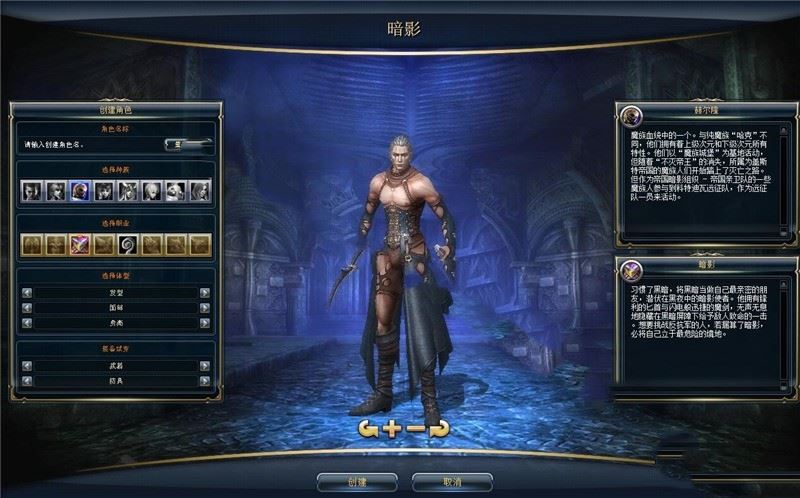The width and height of the screenshot is (800, 498).
Task: Choose the next 发型 hairstyle option
Action: [205, 294]
